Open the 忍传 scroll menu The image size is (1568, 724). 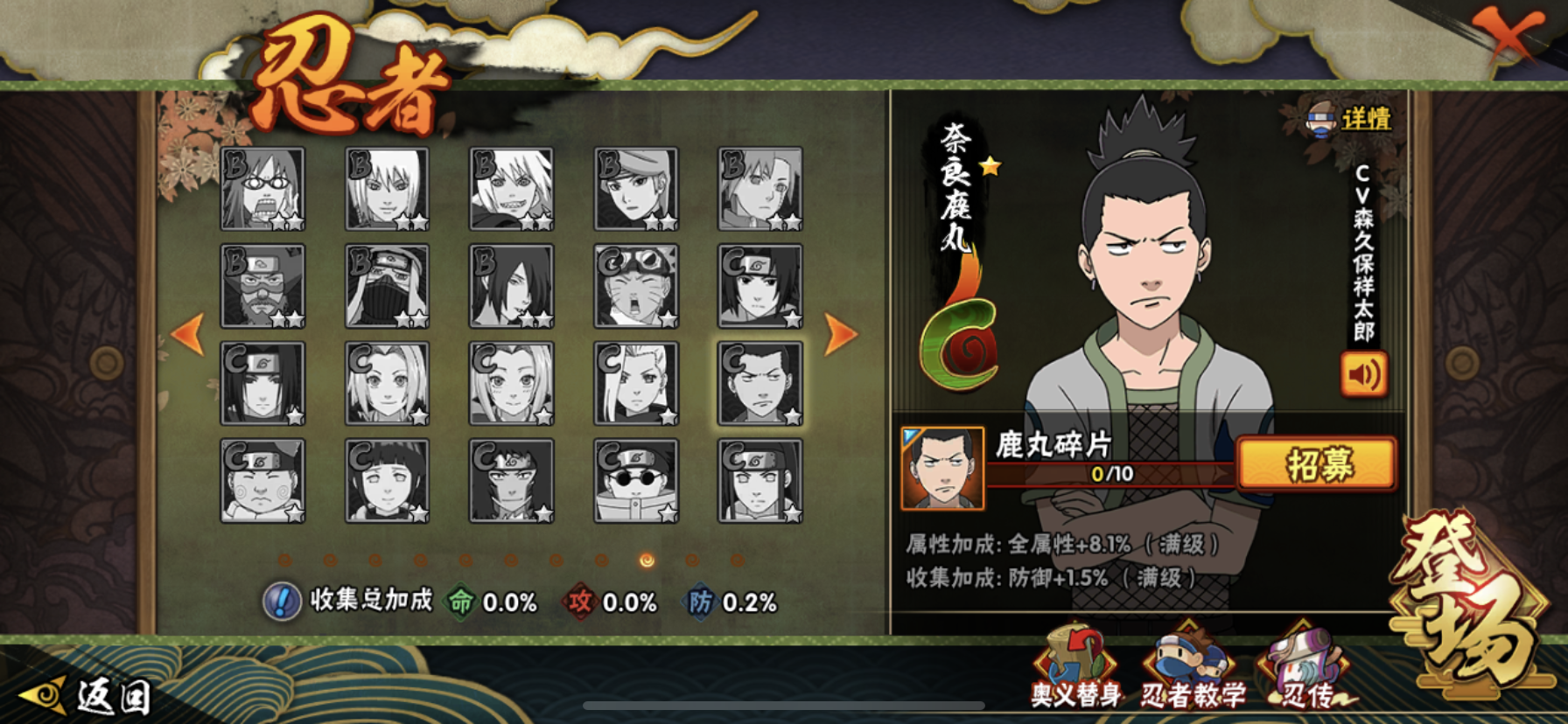point(1305,669)
